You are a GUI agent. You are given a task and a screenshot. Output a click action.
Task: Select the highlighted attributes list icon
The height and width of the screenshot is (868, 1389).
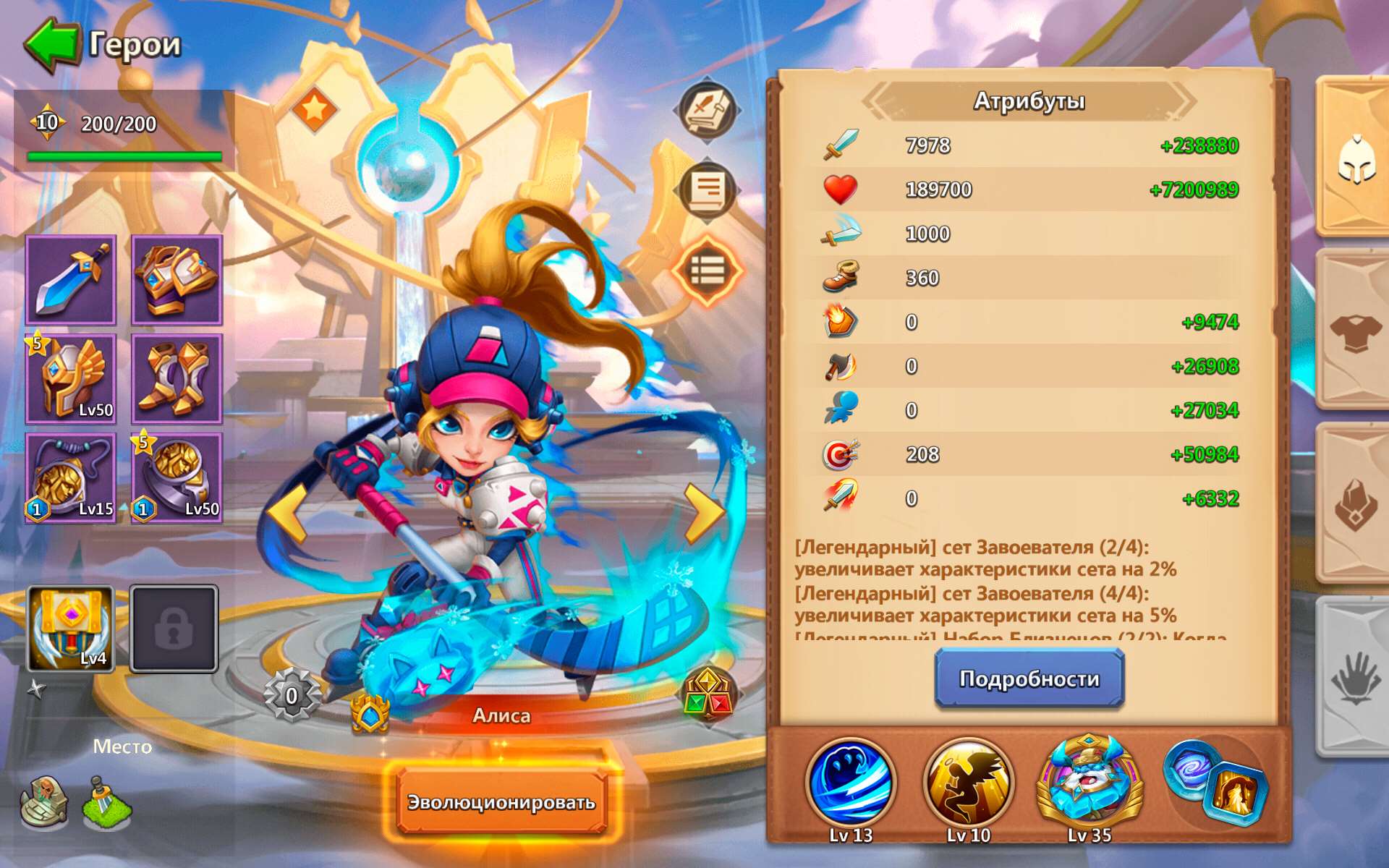pyautogui.click(x=707, y=271)
